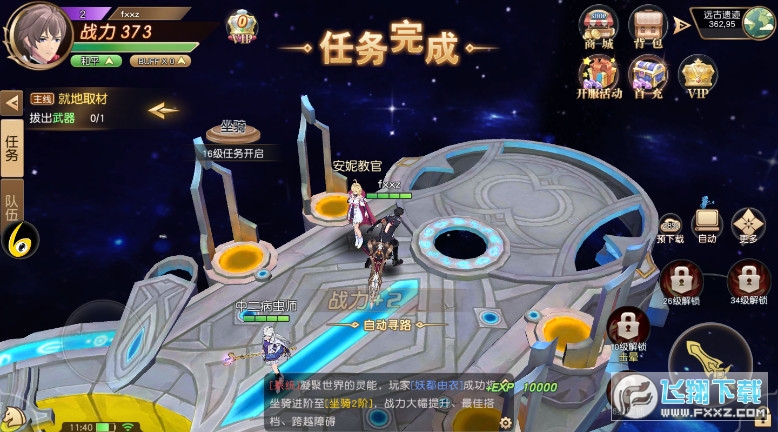778x432 pixels.
Task: Tap the 预下载 pre-download icon
Action: pos(670,226)
